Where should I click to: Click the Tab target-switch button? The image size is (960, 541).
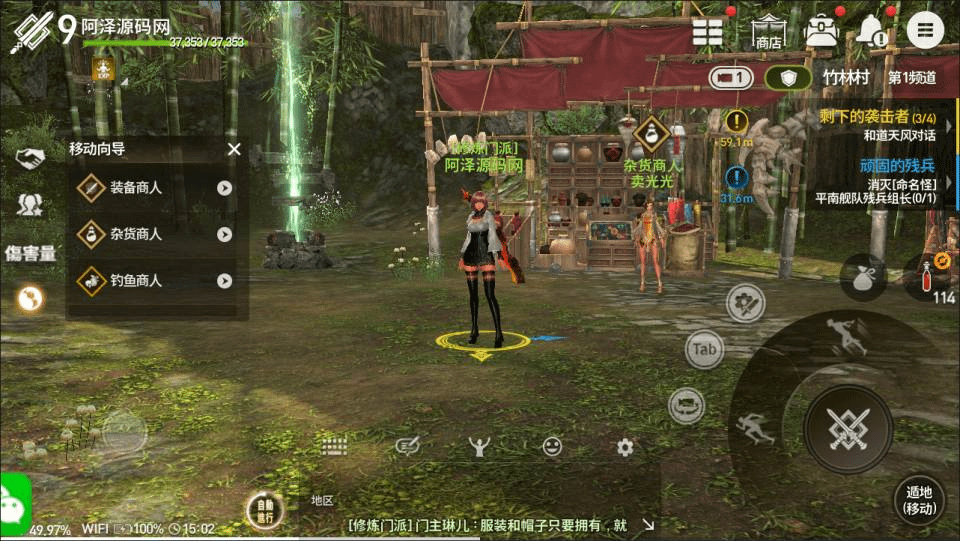(705, 350)
